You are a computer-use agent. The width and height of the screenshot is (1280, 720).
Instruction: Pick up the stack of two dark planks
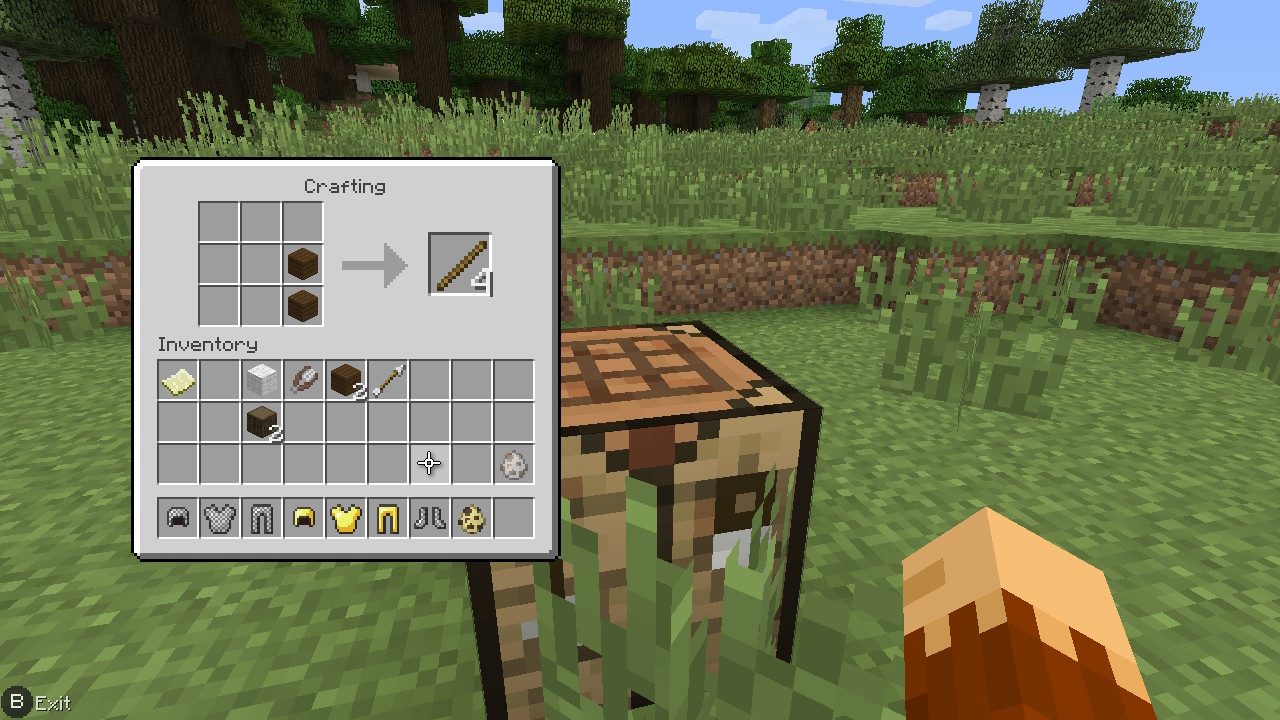[x=346, y=380]
